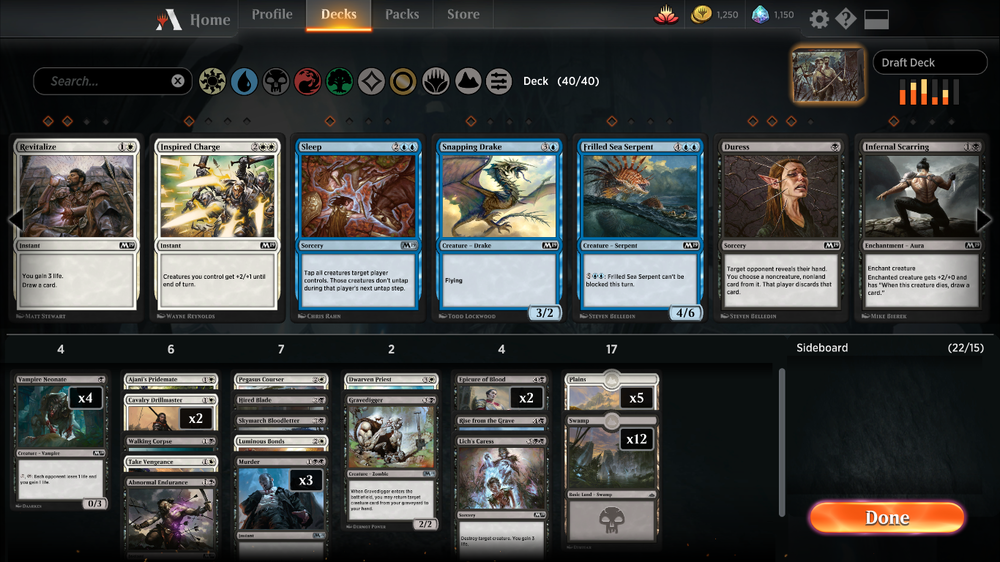Clear the search box
Image resolution: width=1000 pixels, height=562 pixels.
point(178,81)
